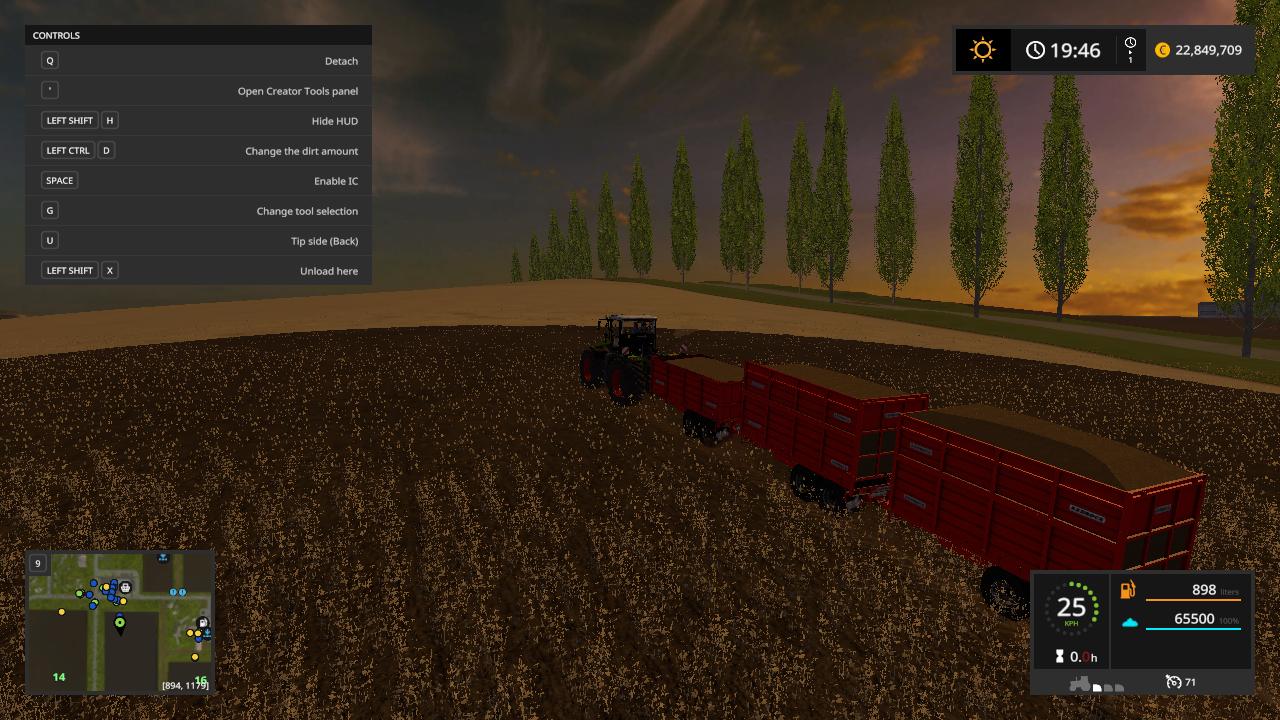The width and height of the screenshot is (1280, 720).
Task: Select the shop helmet icon on the minimap
Action: click(x=125, y=587)
